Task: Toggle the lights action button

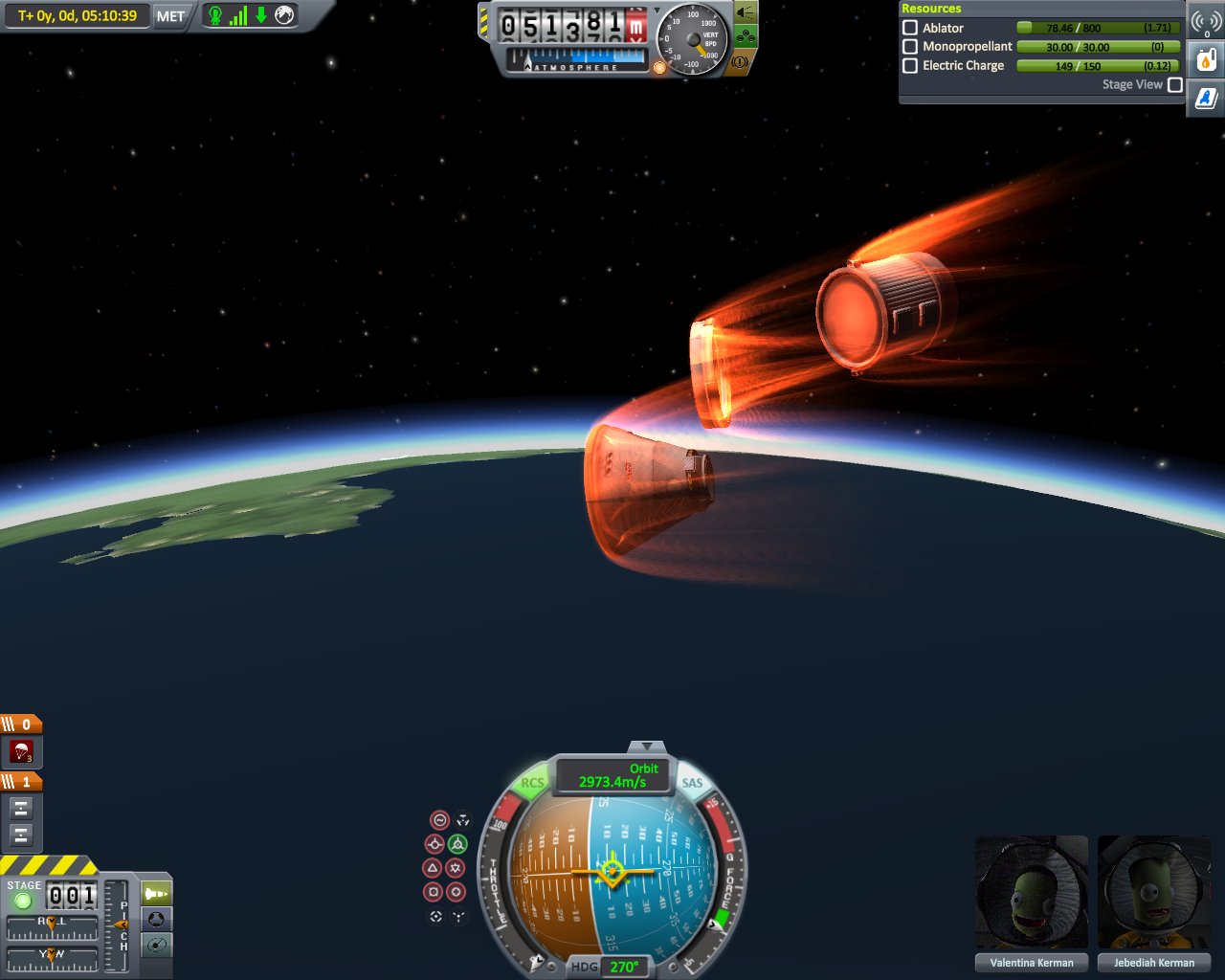Action: [x=746, y=12]
